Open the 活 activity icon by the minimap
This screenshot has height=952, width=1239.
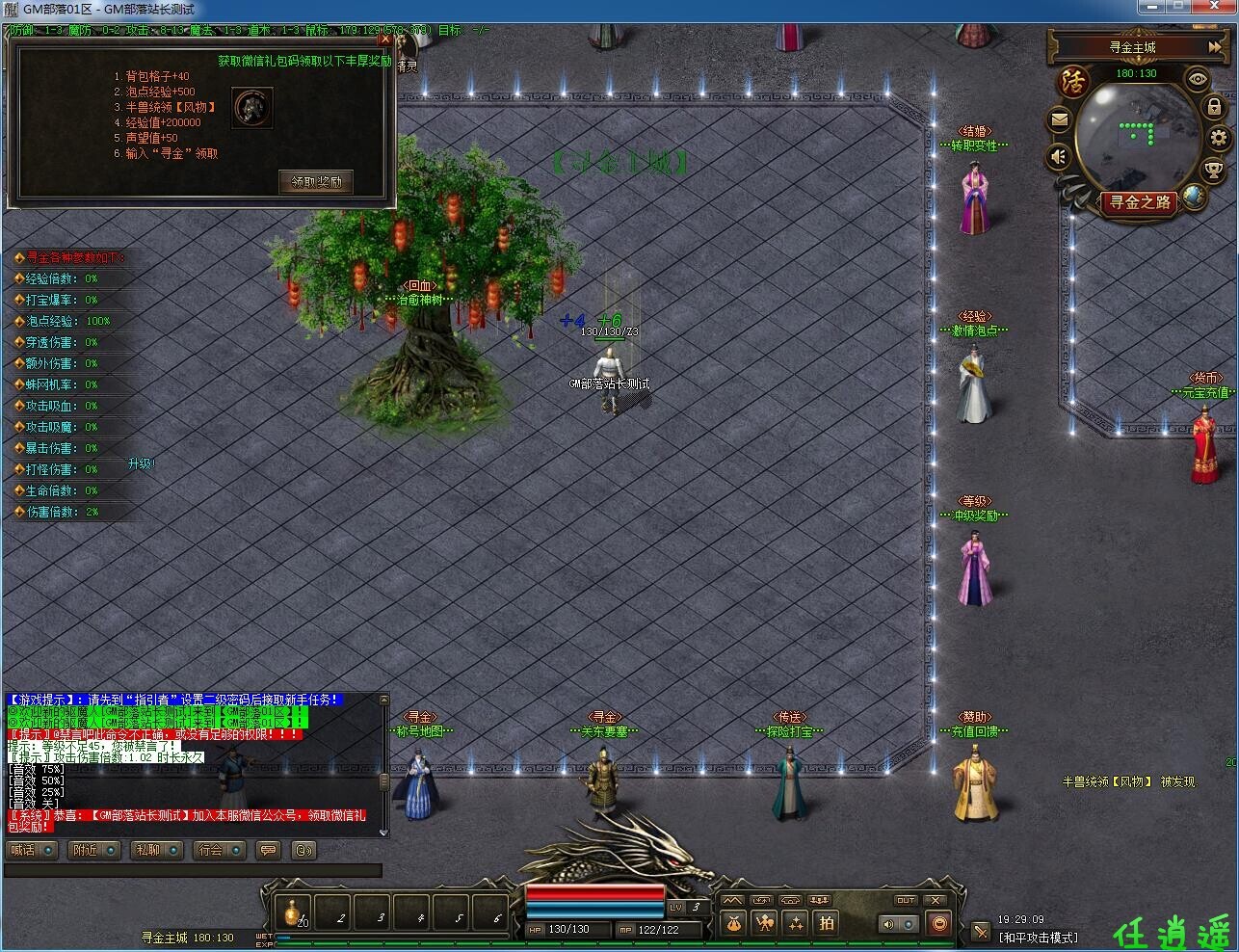click(1072, 82)
